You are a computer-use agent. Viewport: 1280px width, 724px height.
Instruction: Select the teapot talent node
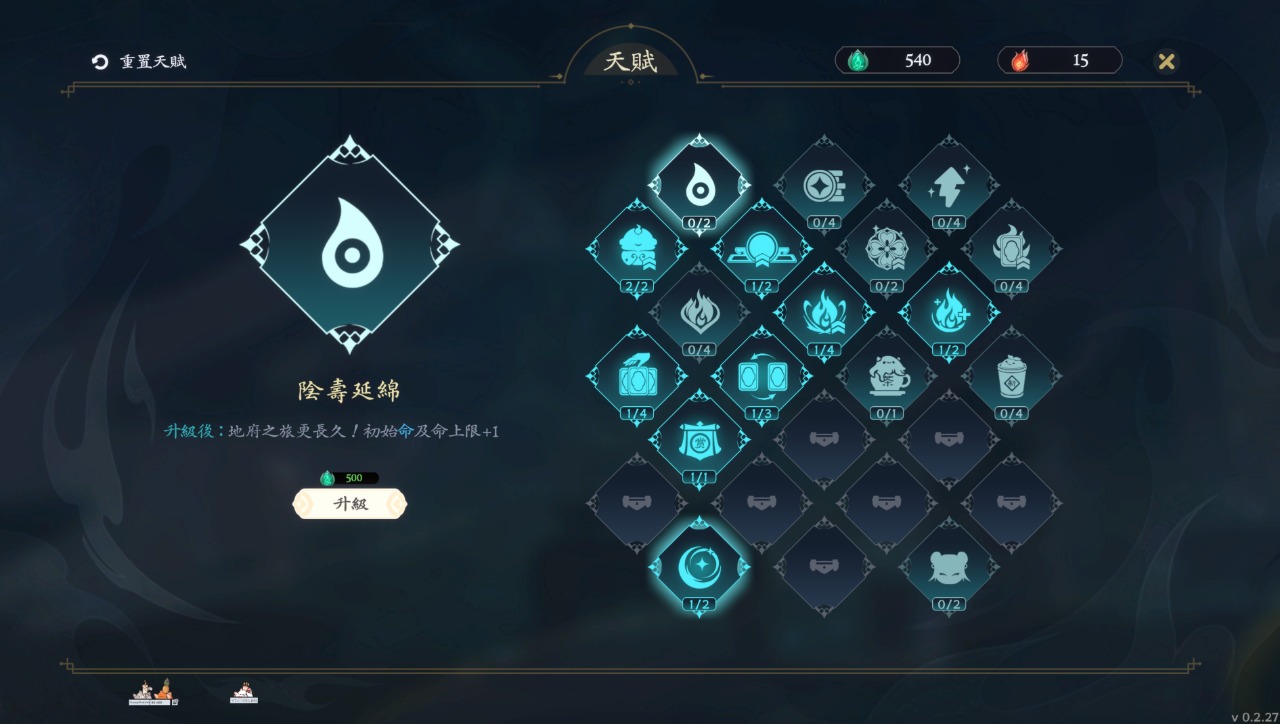(886, 376)
